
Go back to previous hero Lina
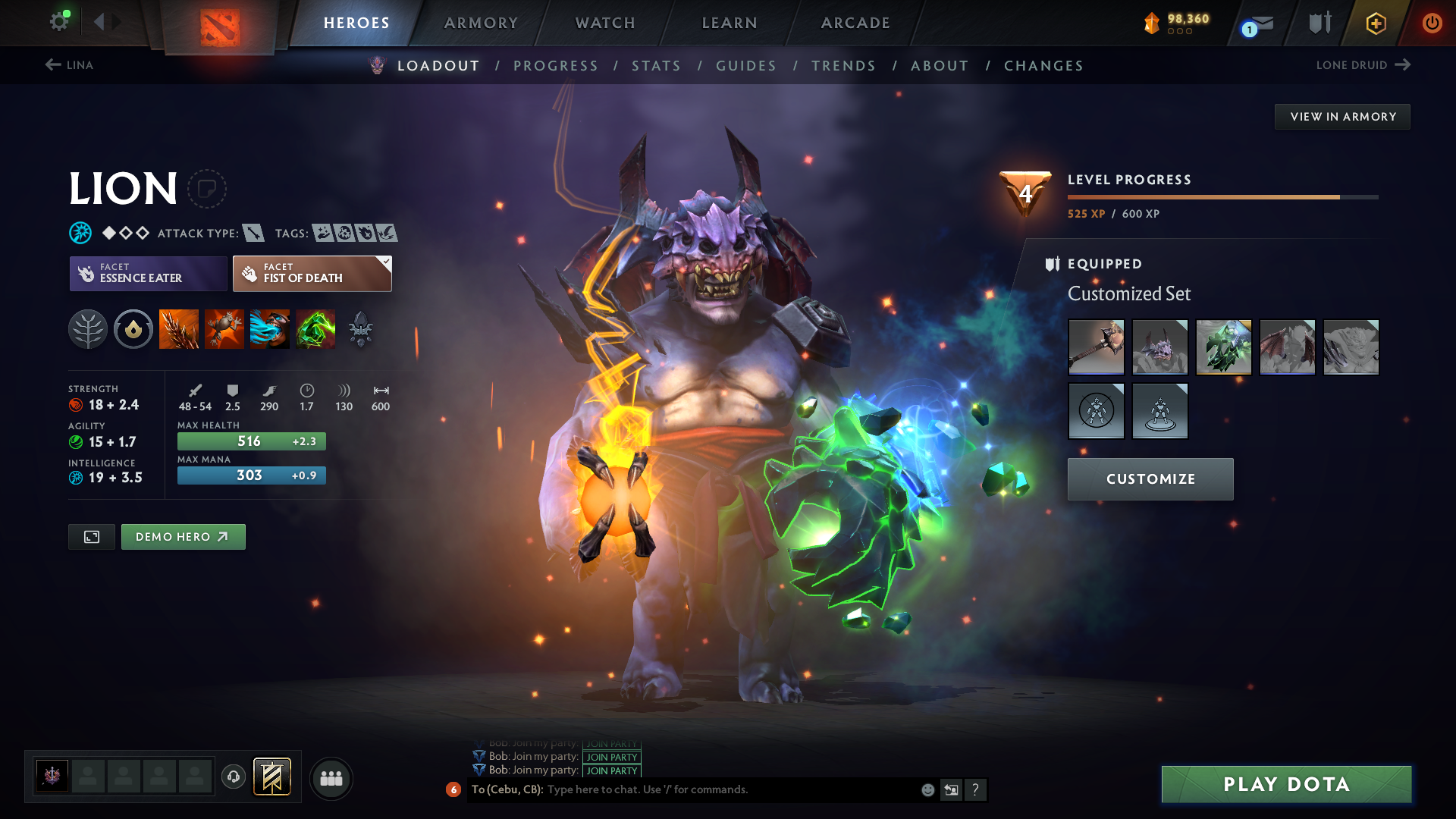tap(69, 65)
